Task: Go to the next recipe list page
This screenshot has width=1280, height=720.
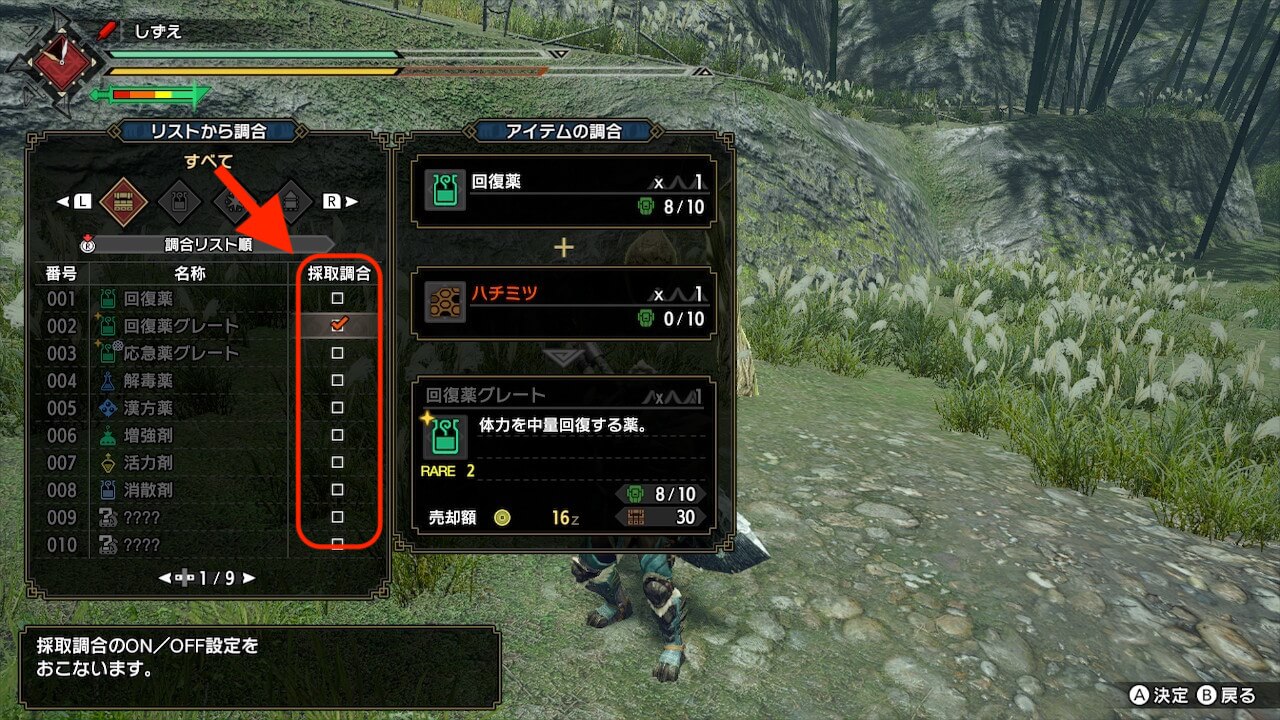Action: point(248,578)
